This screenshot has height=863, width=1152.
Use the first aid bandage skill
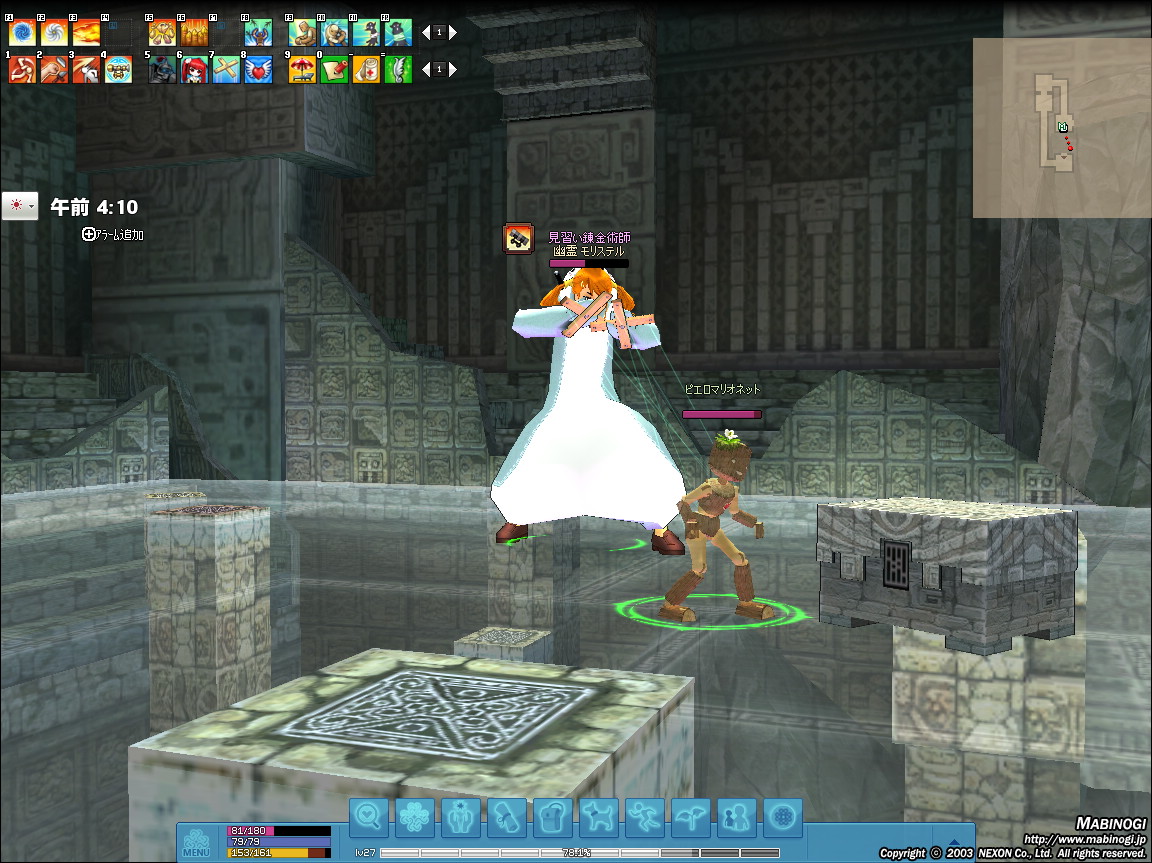[x=366, y=69]
